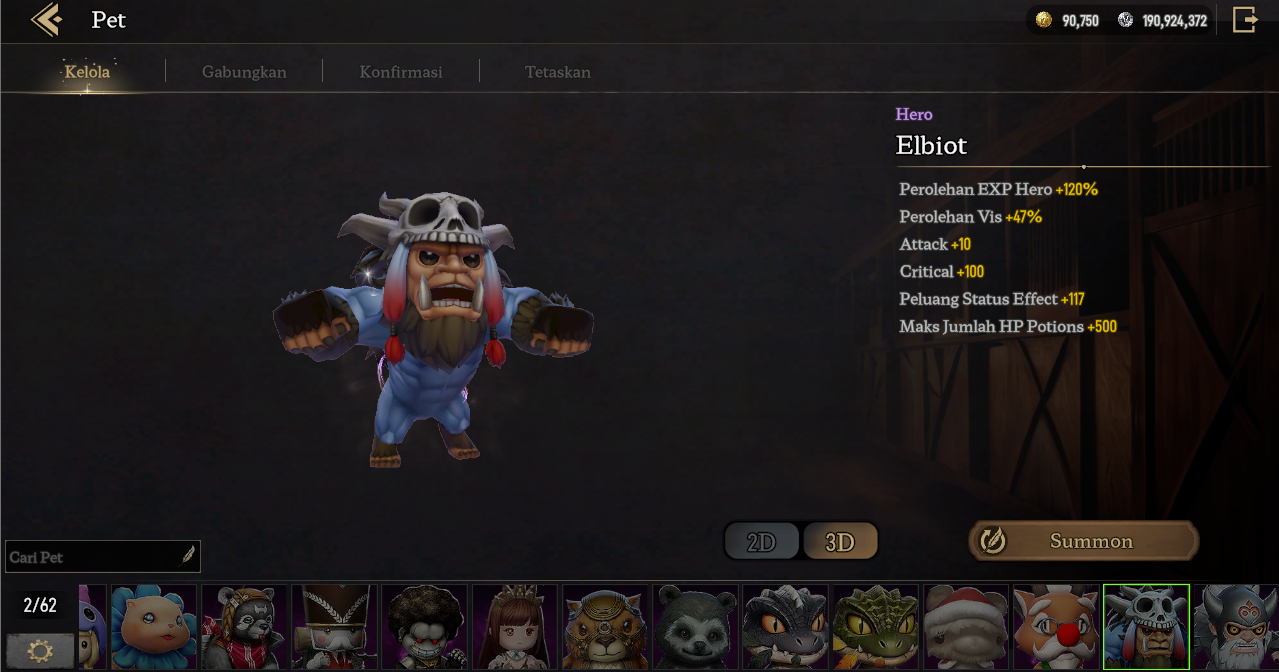Choose the nutcracker soldier pet thumbnail
This screenshot has width=1279, height=672.
click(x=334, y=627)
